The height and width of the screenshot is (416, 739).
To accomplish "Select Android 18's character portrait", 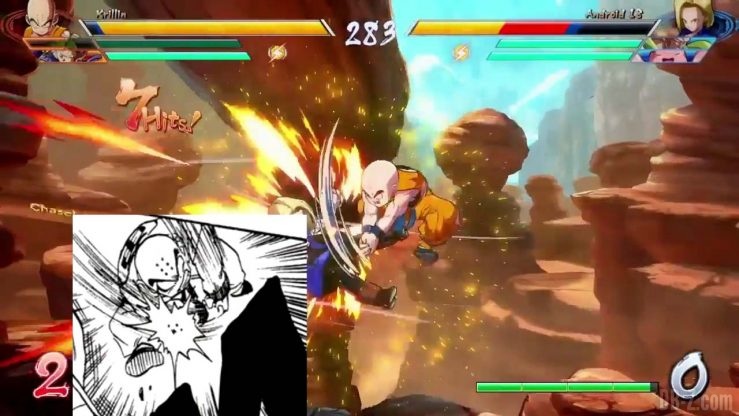I will click(692, 19).
